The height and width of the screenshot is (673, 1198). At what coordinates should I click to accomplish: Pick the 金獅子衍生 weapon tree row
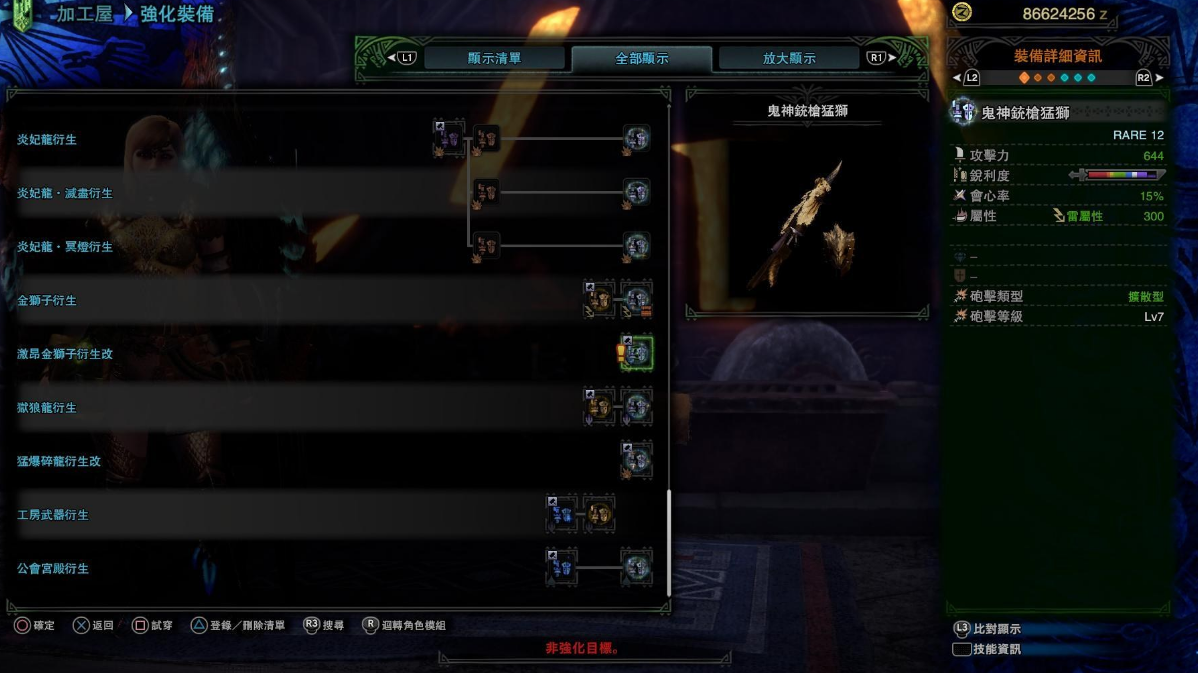(x=47, y=300)
